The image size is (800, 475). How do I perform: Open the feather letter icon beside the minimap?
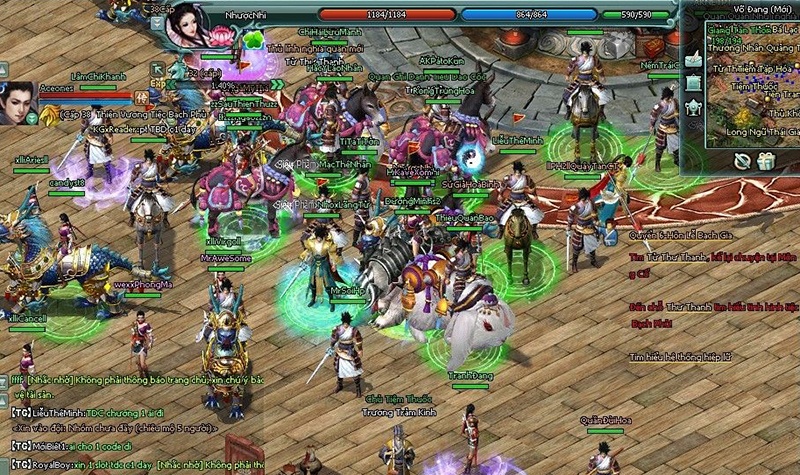[694, 58]
